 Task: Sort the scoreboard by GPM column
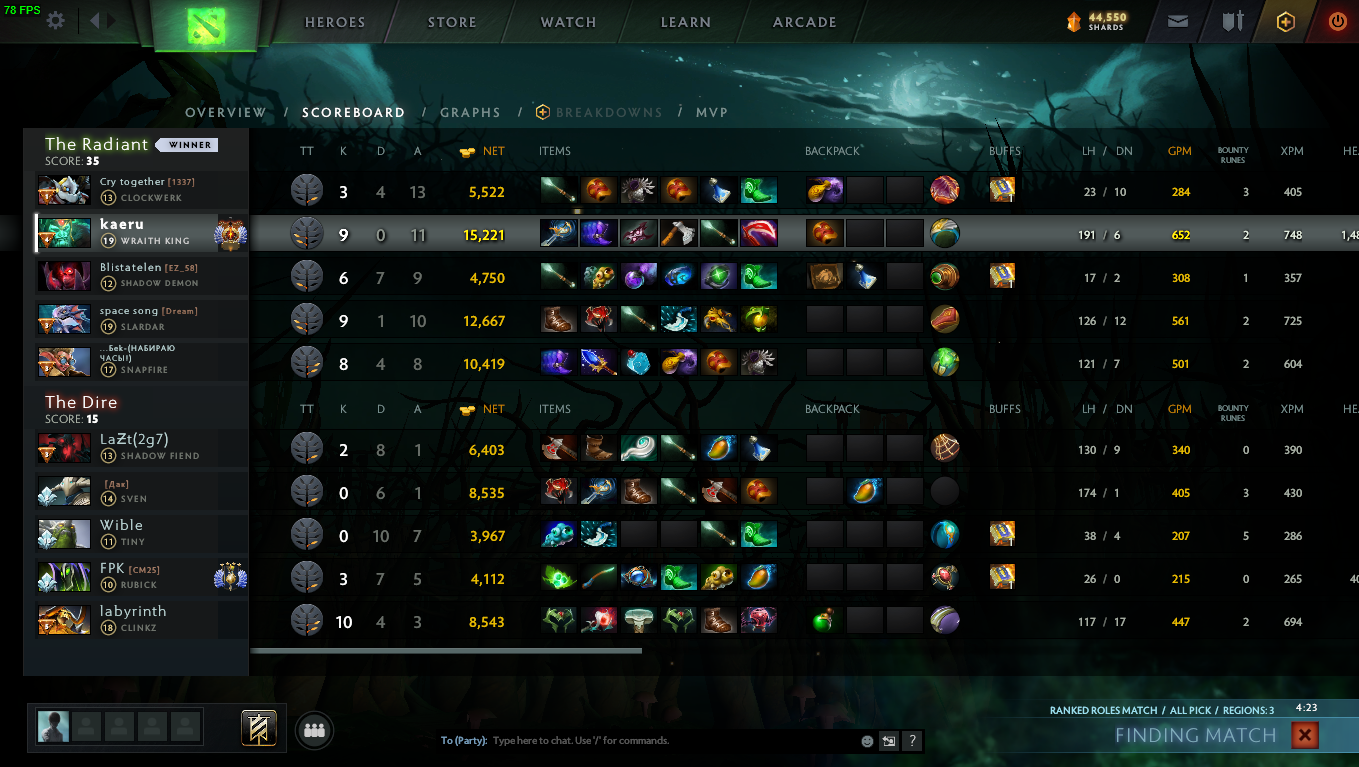(1180, 151)
